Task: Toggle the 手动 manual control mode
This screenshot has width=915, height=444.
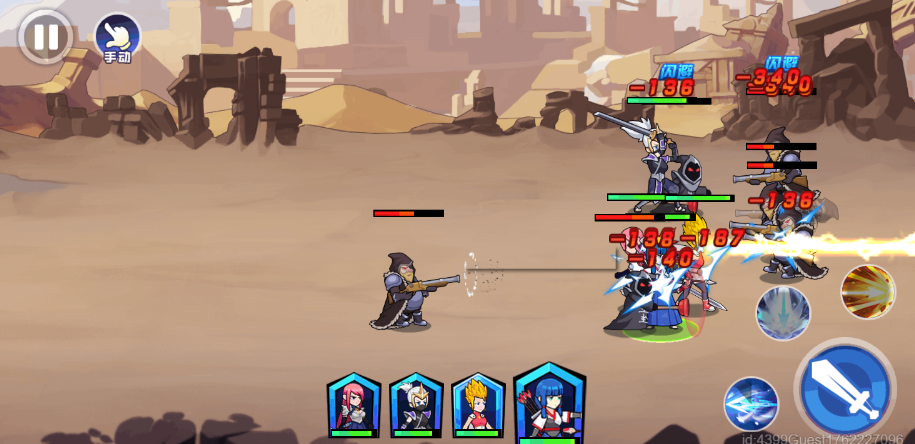Action: (x=117, y=37)
